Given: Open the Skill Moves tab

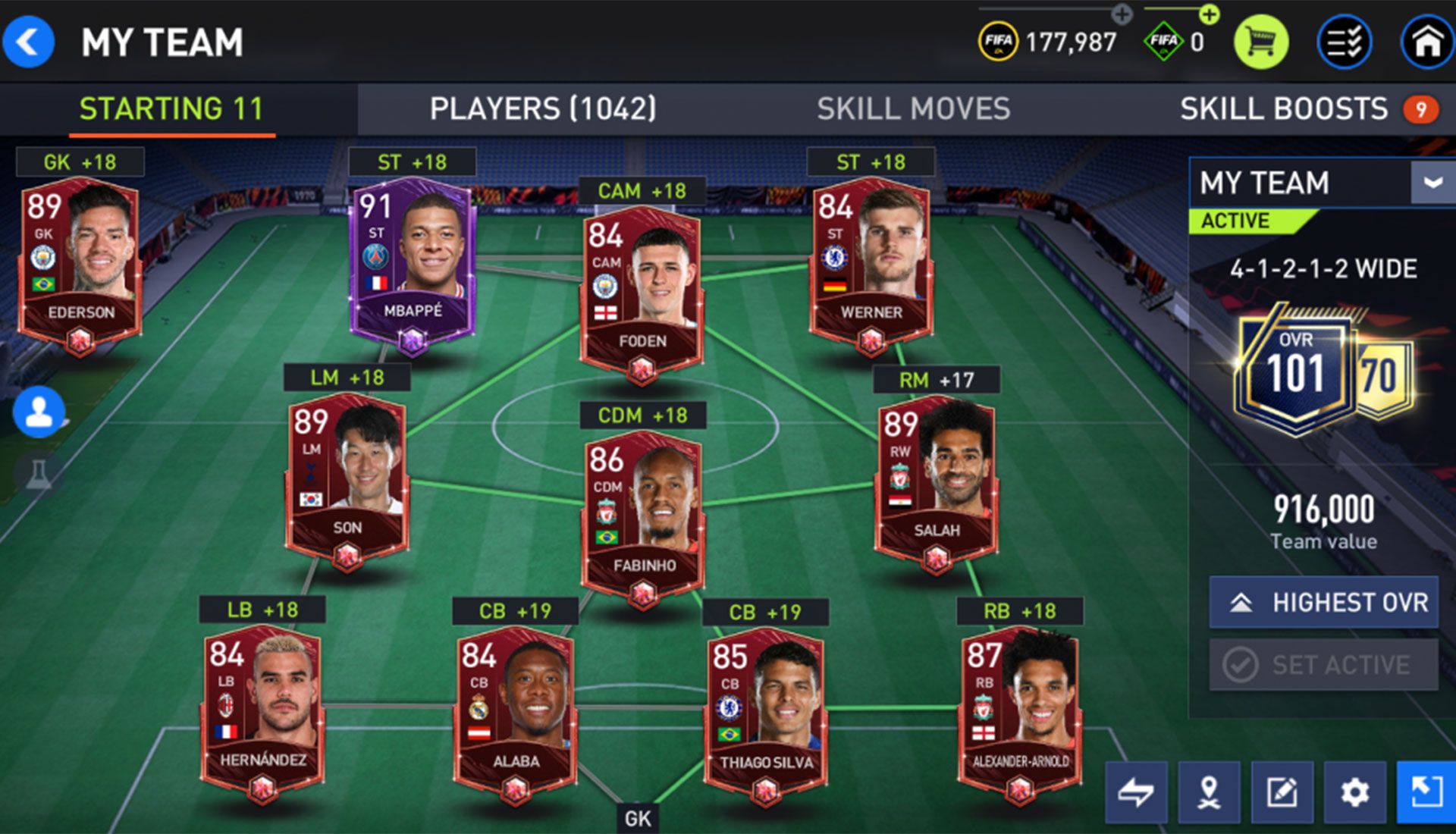Looking at the screenshot, I should pos(913,109).
